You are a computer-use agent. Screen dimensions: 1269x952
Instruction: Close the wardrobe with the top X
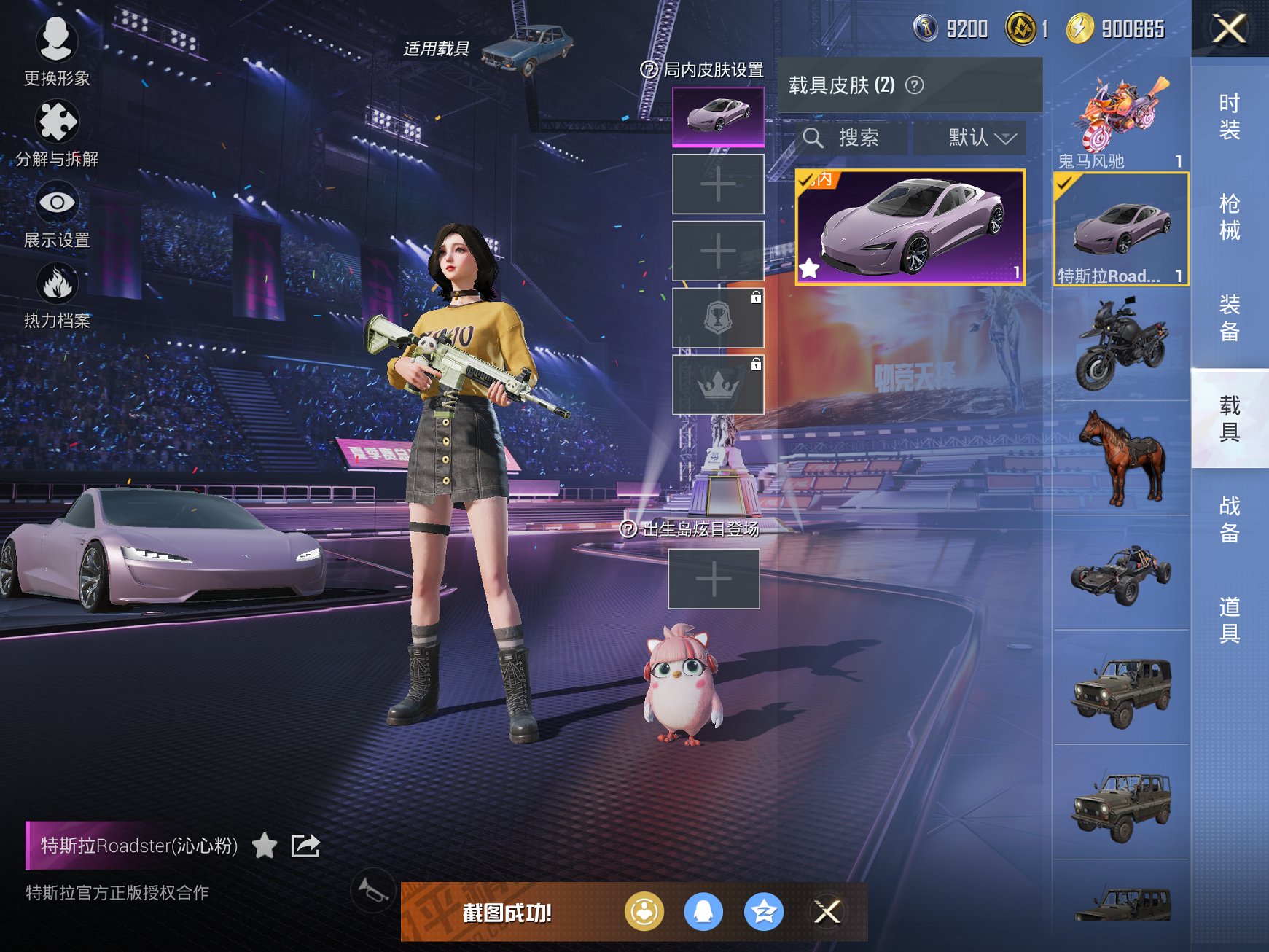click(x=1229, y=29)
